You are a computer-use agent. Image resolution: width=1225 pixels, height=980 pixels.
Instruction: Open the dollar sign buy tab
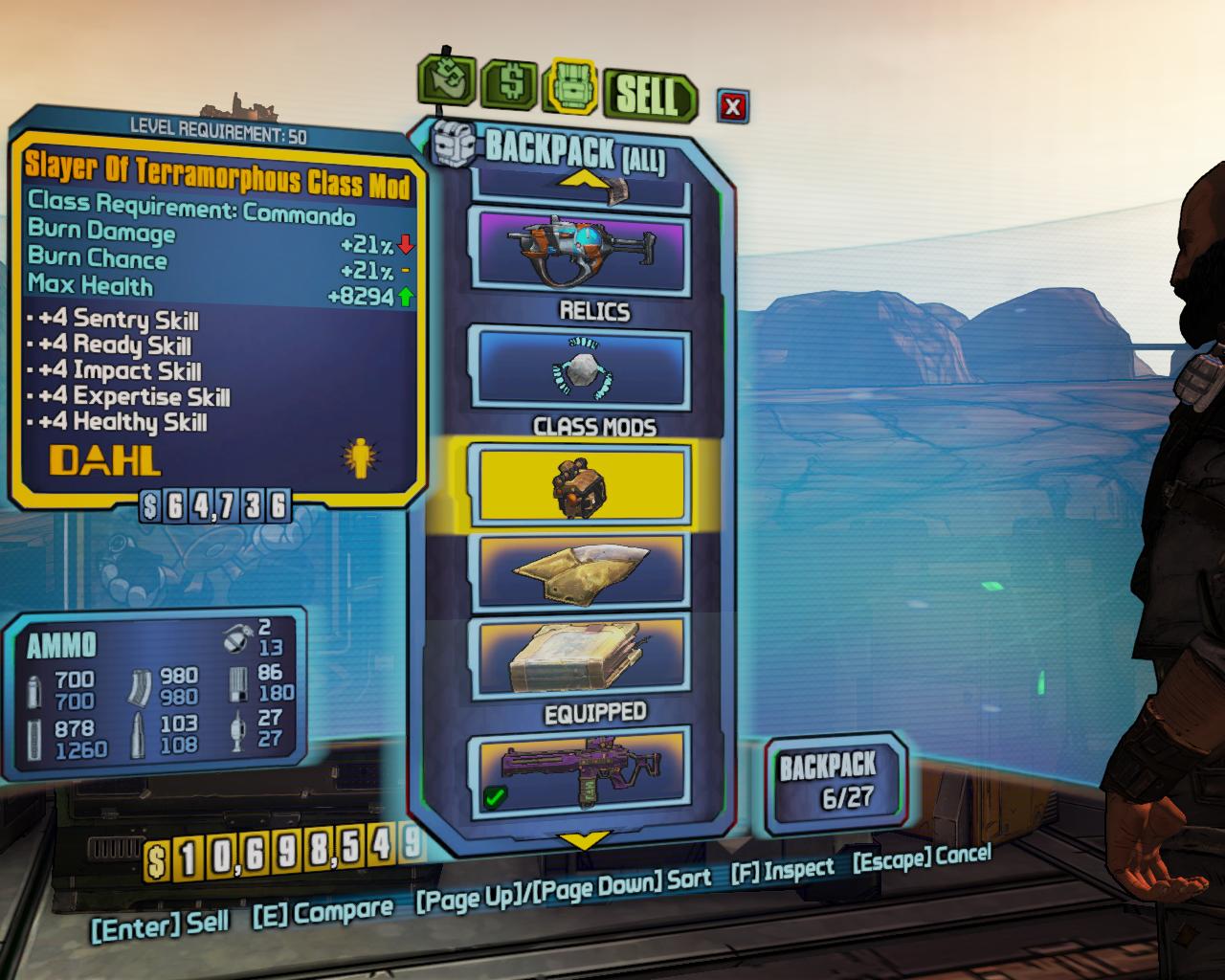[512, 85]
